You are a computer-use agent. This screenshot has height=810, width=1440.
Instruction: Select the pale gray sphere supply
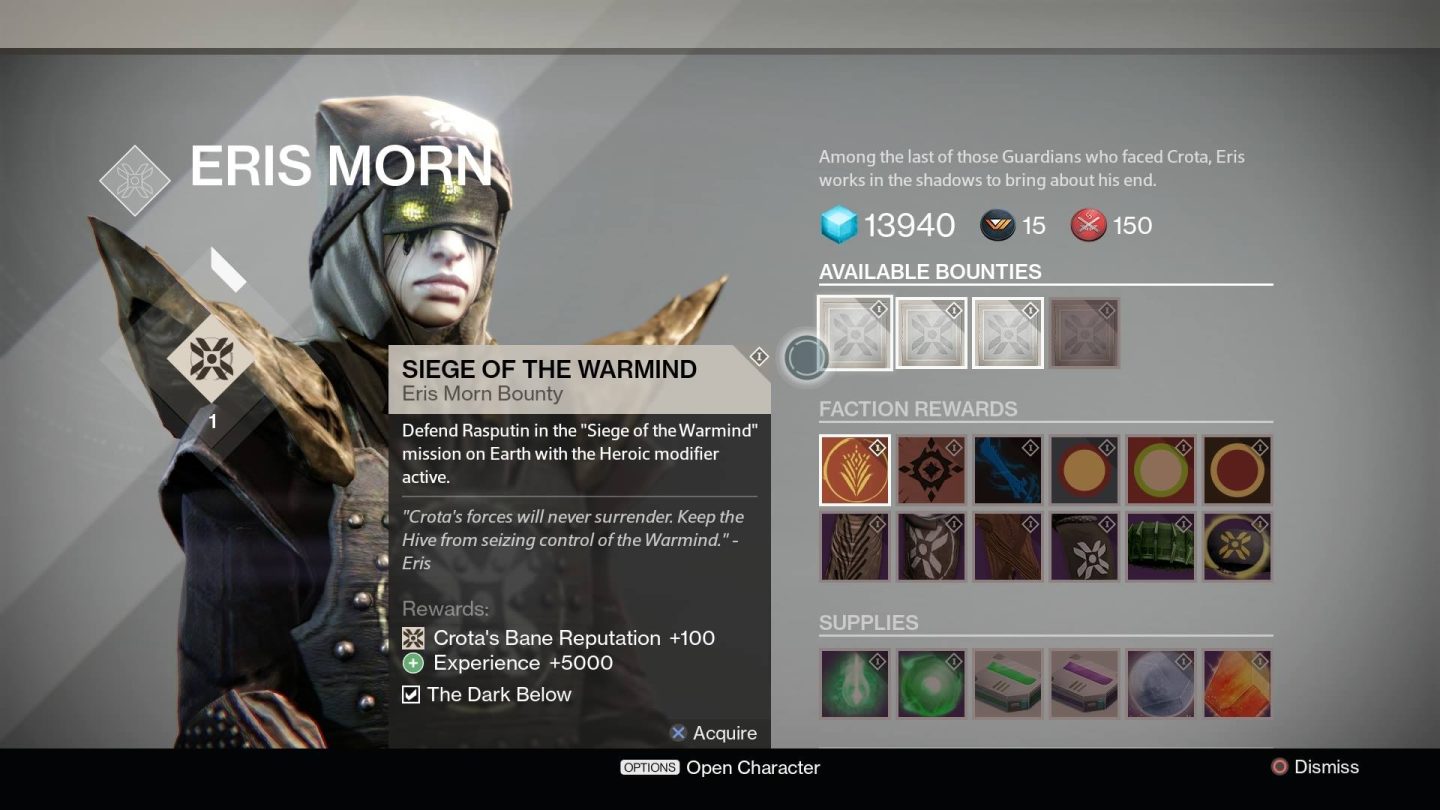[x=1161, y=684]
